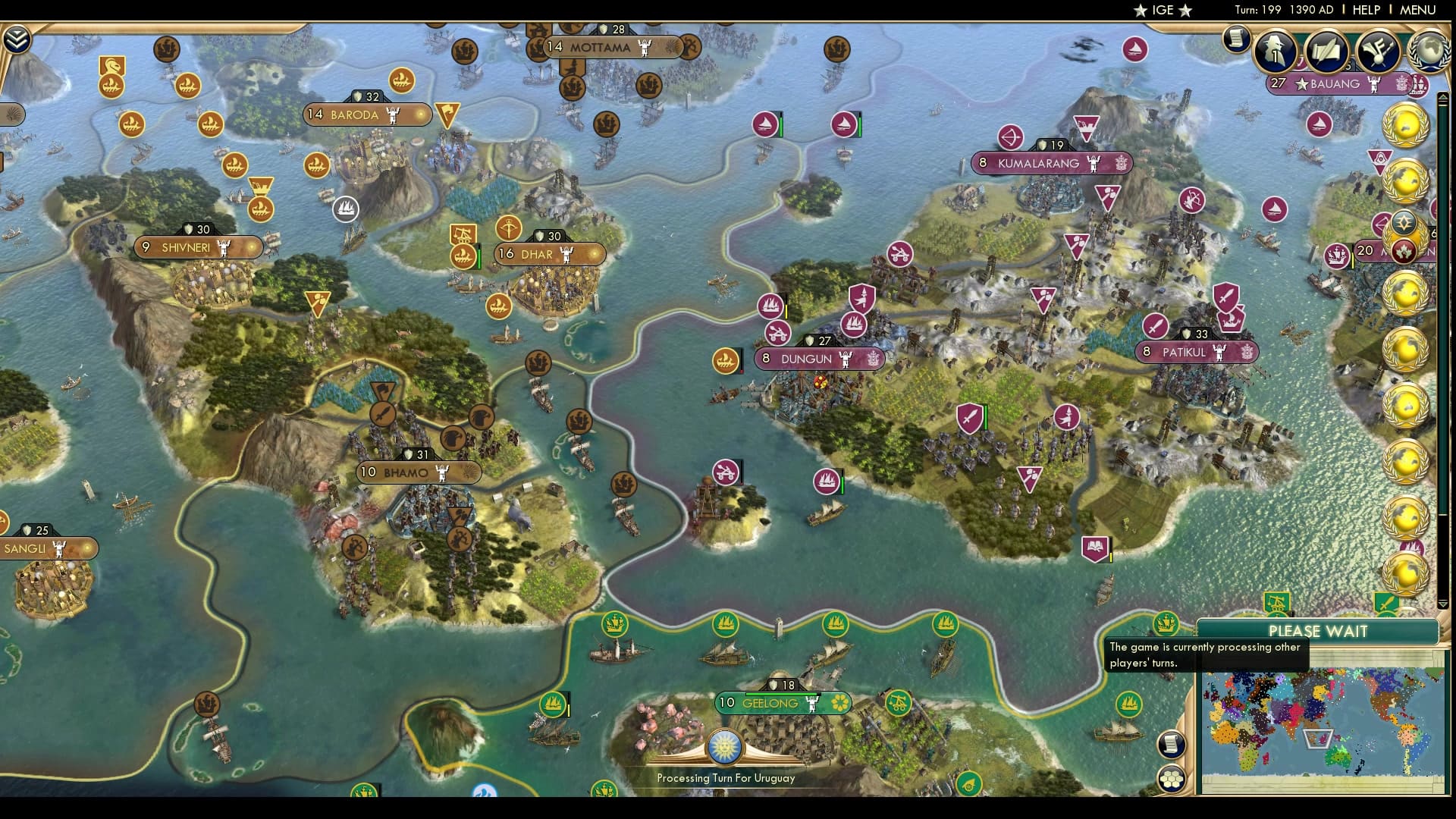
Task: Open the Social Policies scroll icon
Action: [1326, 52]
